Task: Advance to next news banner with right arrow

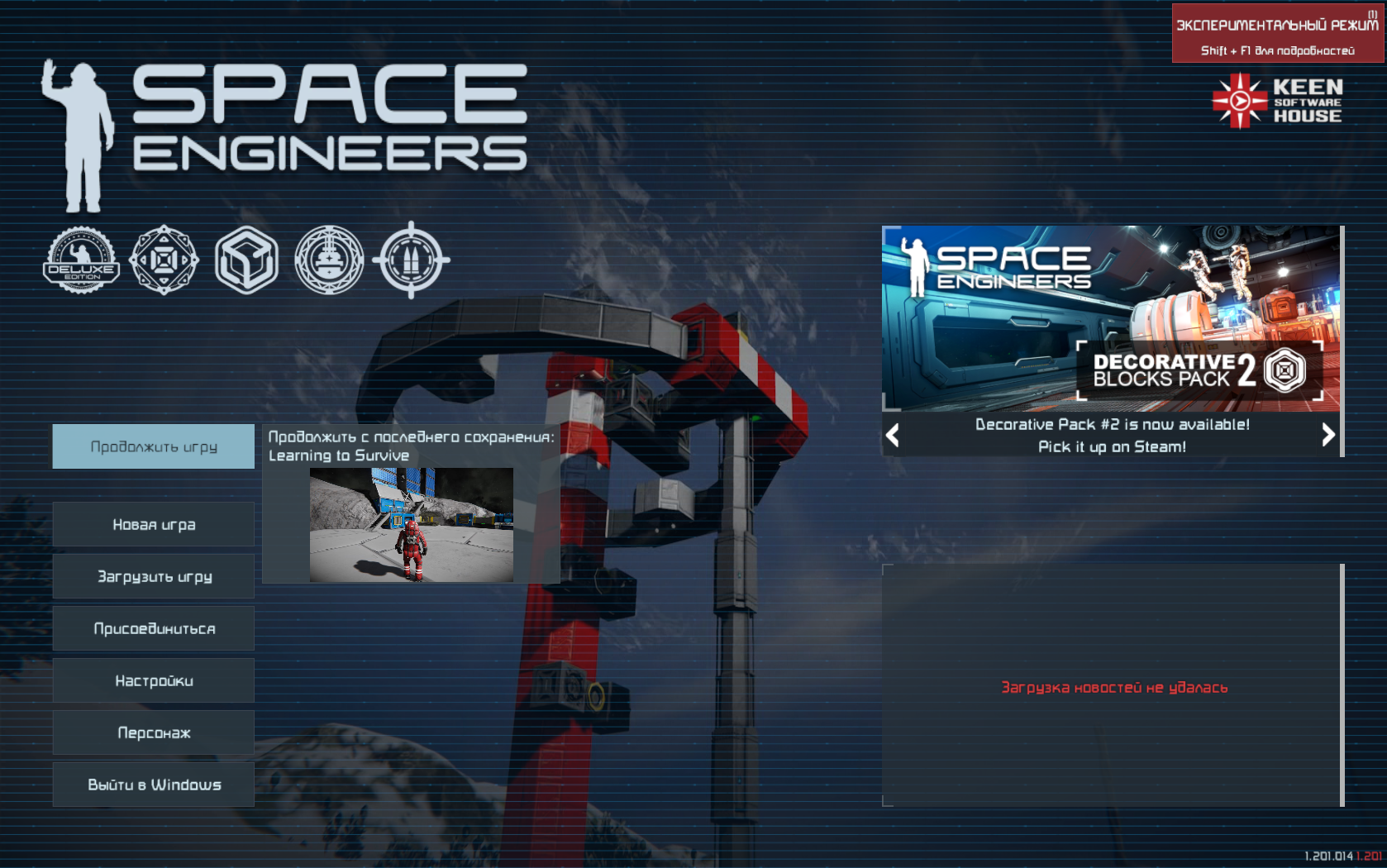Action: click(1327, 435)
